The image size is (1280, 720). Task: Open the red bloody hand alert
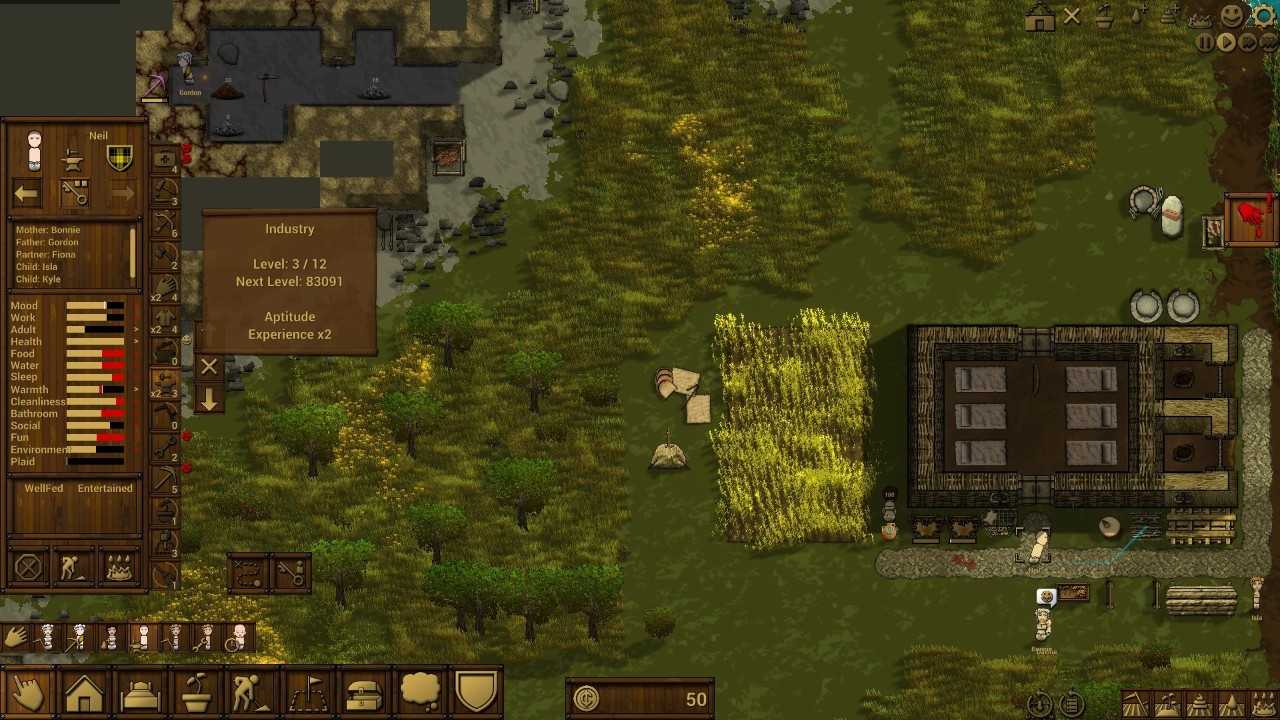[x=1250, y=219]
